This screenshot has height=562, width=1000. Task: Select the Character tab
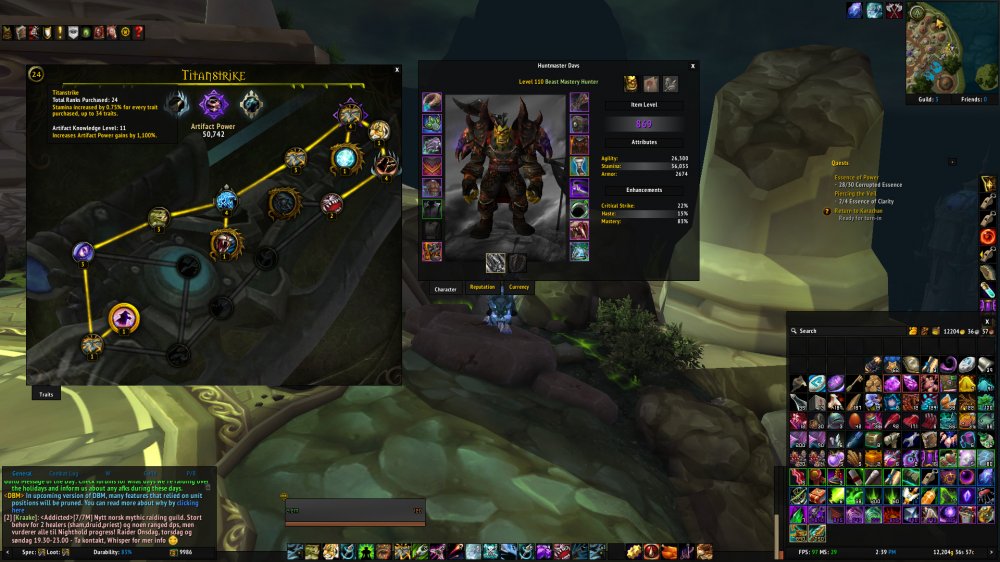click(x=445, y=289)
